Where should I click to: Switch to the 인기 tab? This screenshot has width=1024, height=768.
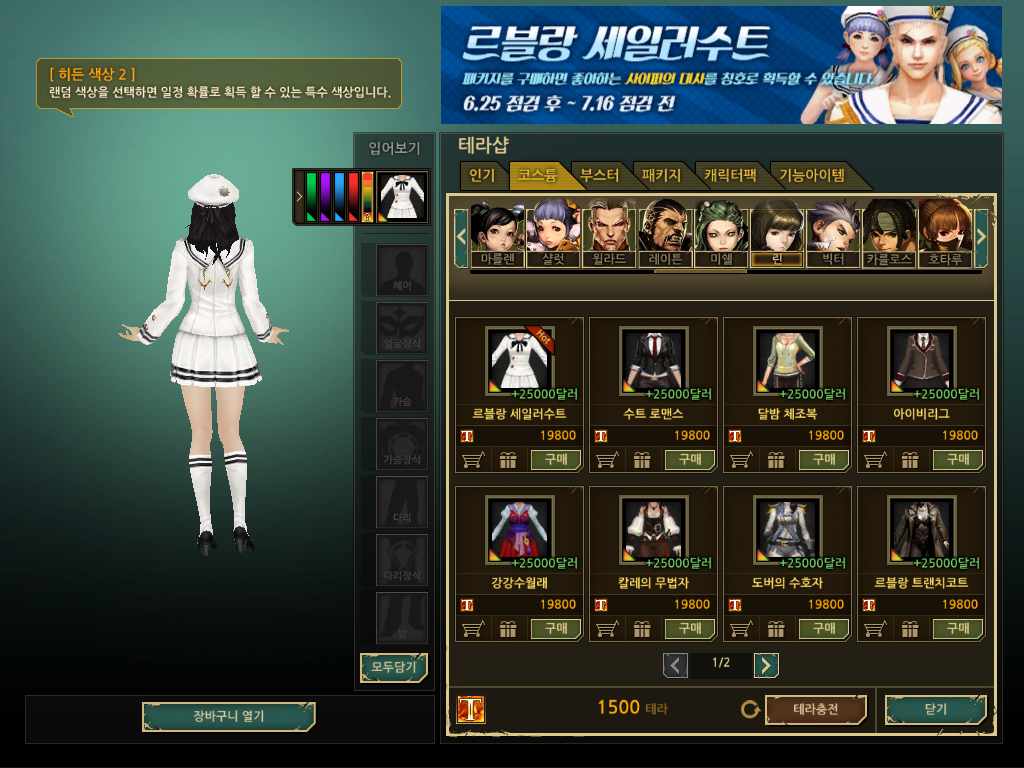tap(482, 176)
